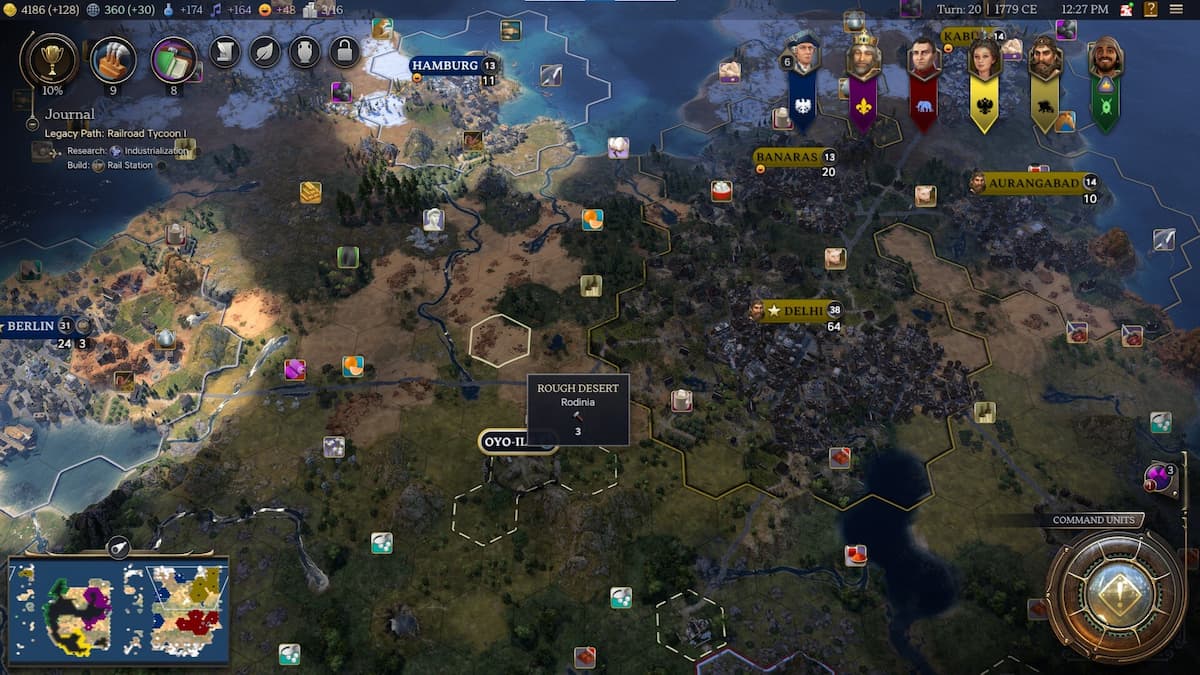Select the leader with red elephant banner

point(923,58)
